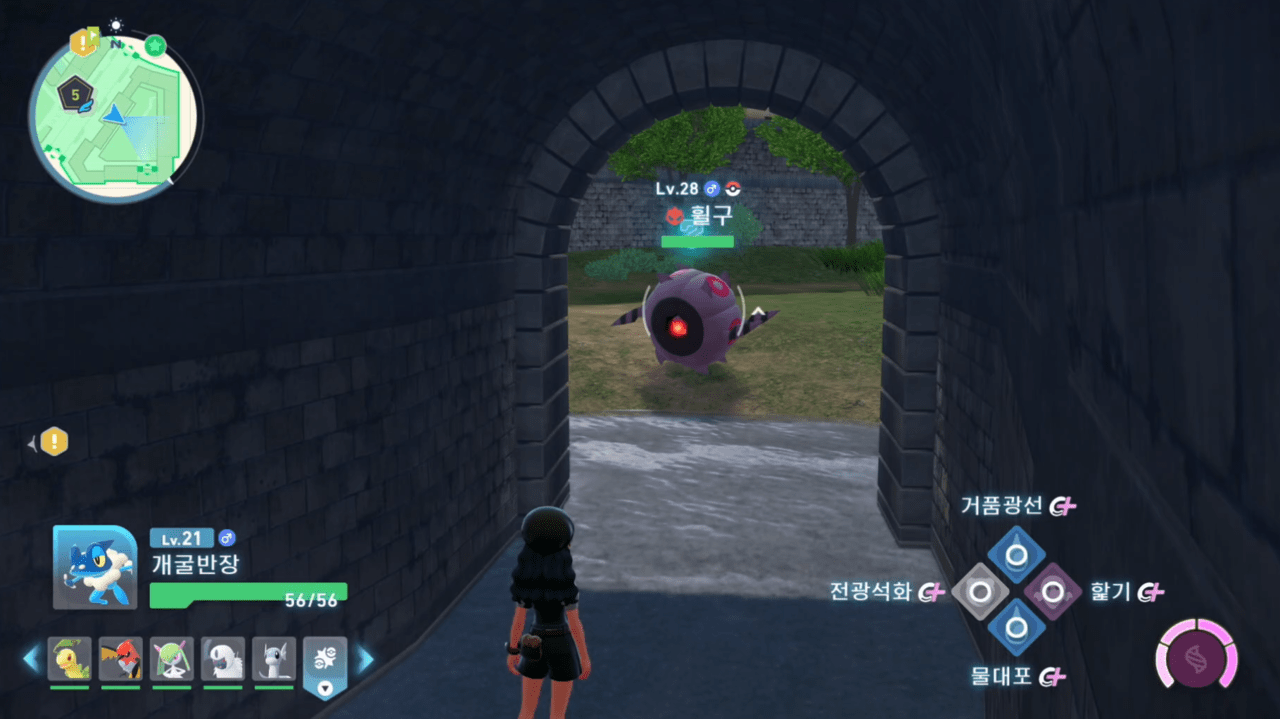Image resolution: width=1280 pixels, height=719 pixels.
Task: Cycle party left with the blue arrow
Action: tap(31, 658)
